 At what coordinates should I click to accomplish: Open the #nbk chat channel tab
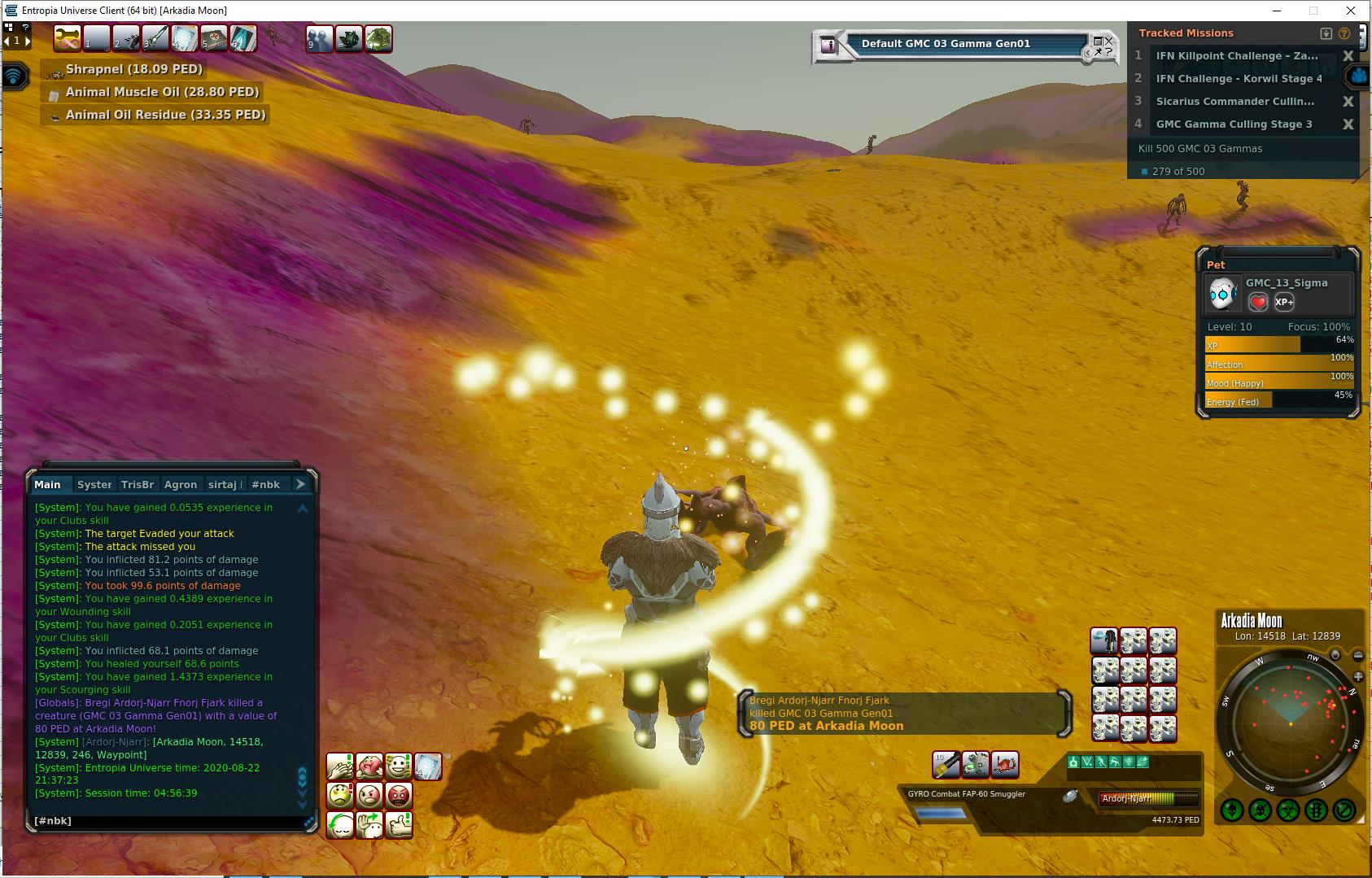click(x=265, y=484)
